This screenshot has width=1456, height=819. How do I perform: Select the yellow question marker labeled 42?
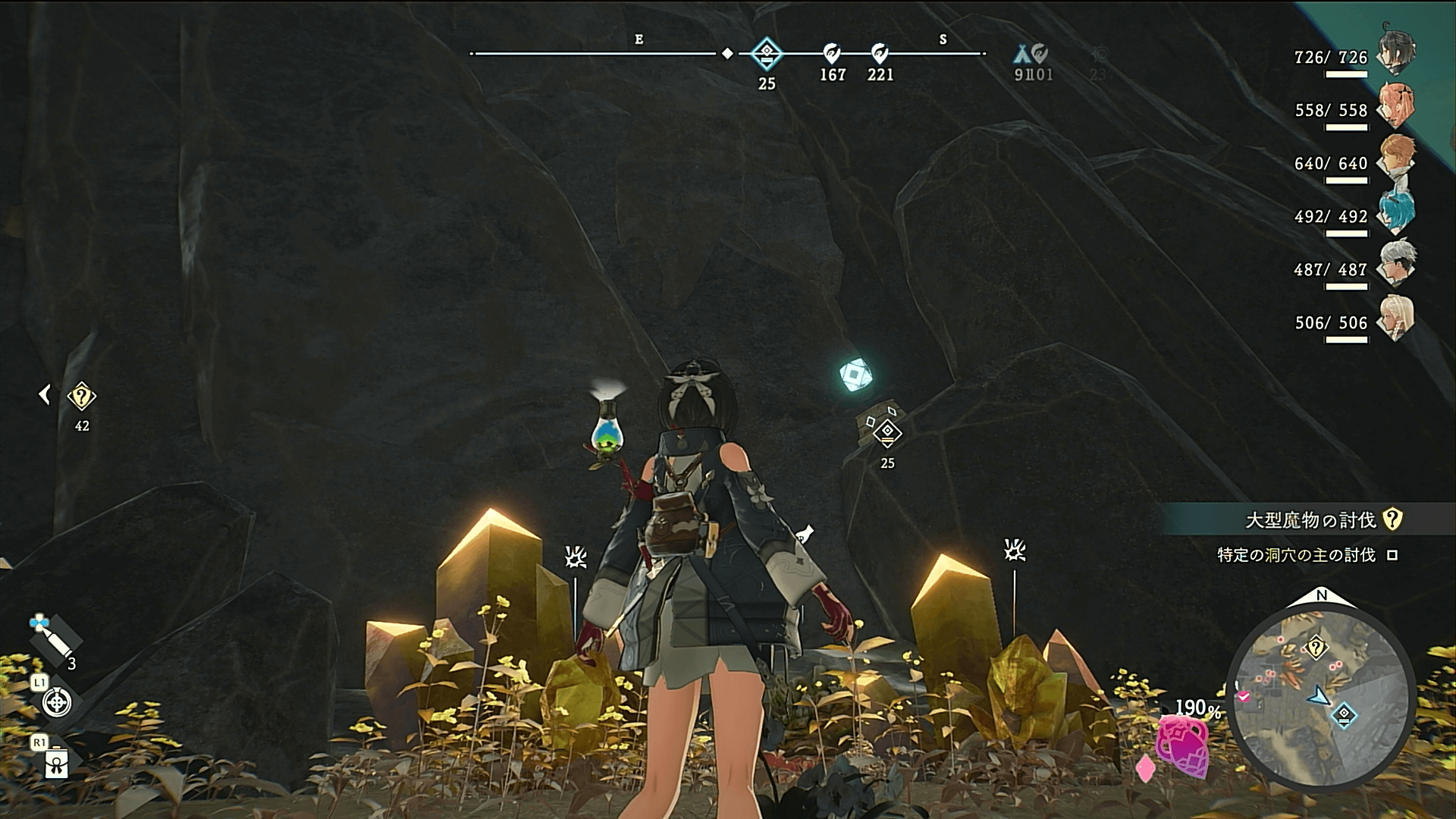click(x=81, y=397)
